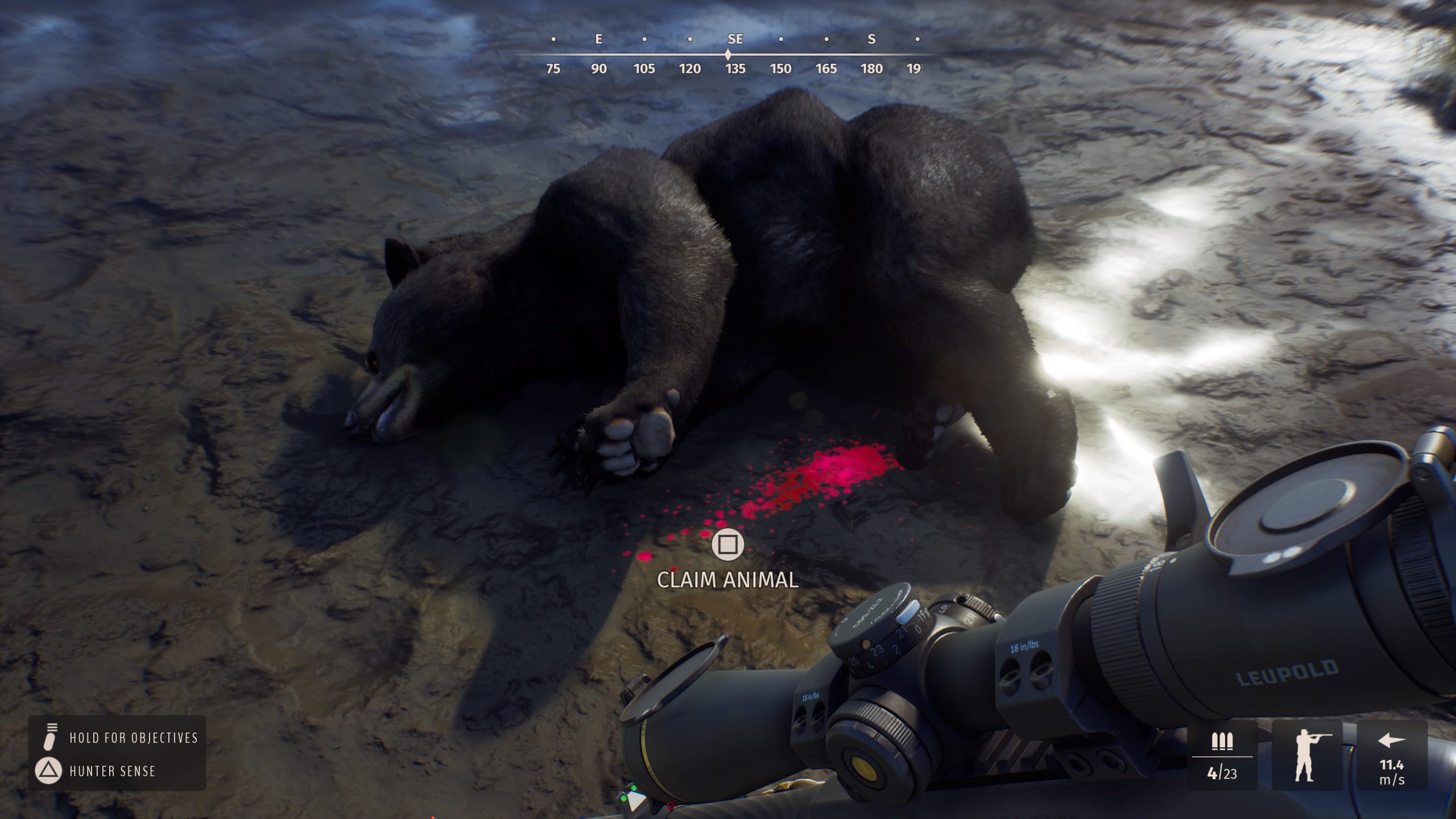Select the standing hunter stance icon
This screenshot has width=1456, height=819.
click(x=1306, y=755)
